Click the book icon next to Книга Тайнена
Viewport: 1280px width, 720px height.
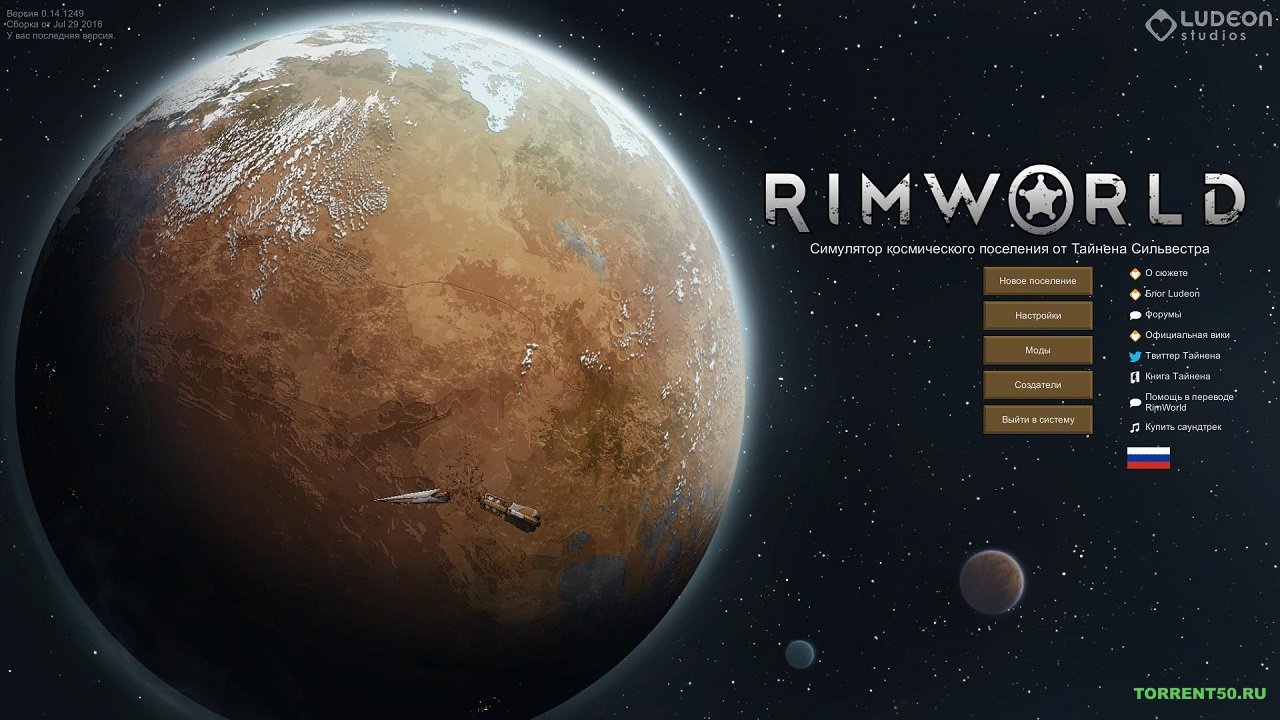1135,377
